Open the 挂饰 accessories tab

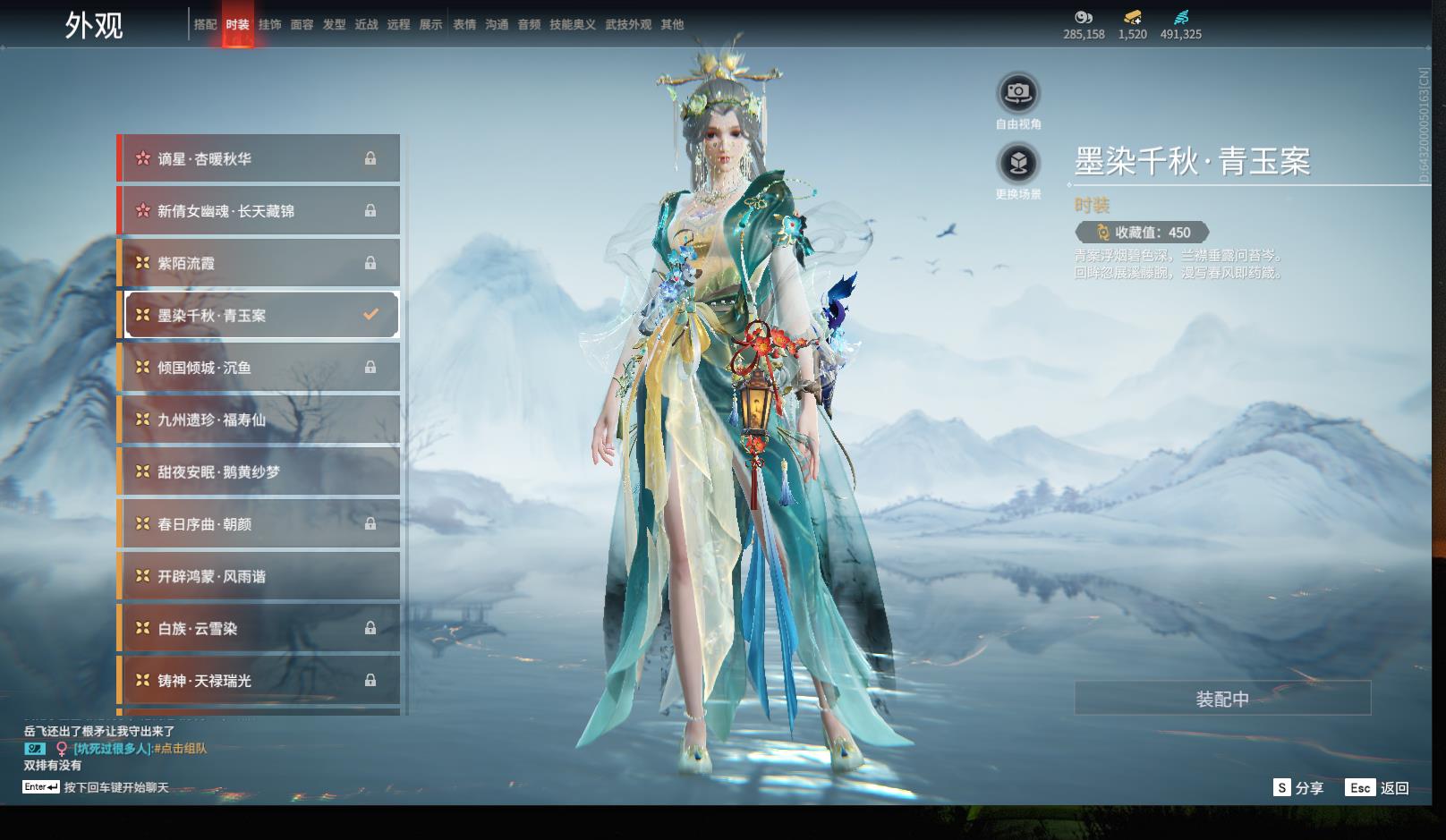tap(269, 25)
